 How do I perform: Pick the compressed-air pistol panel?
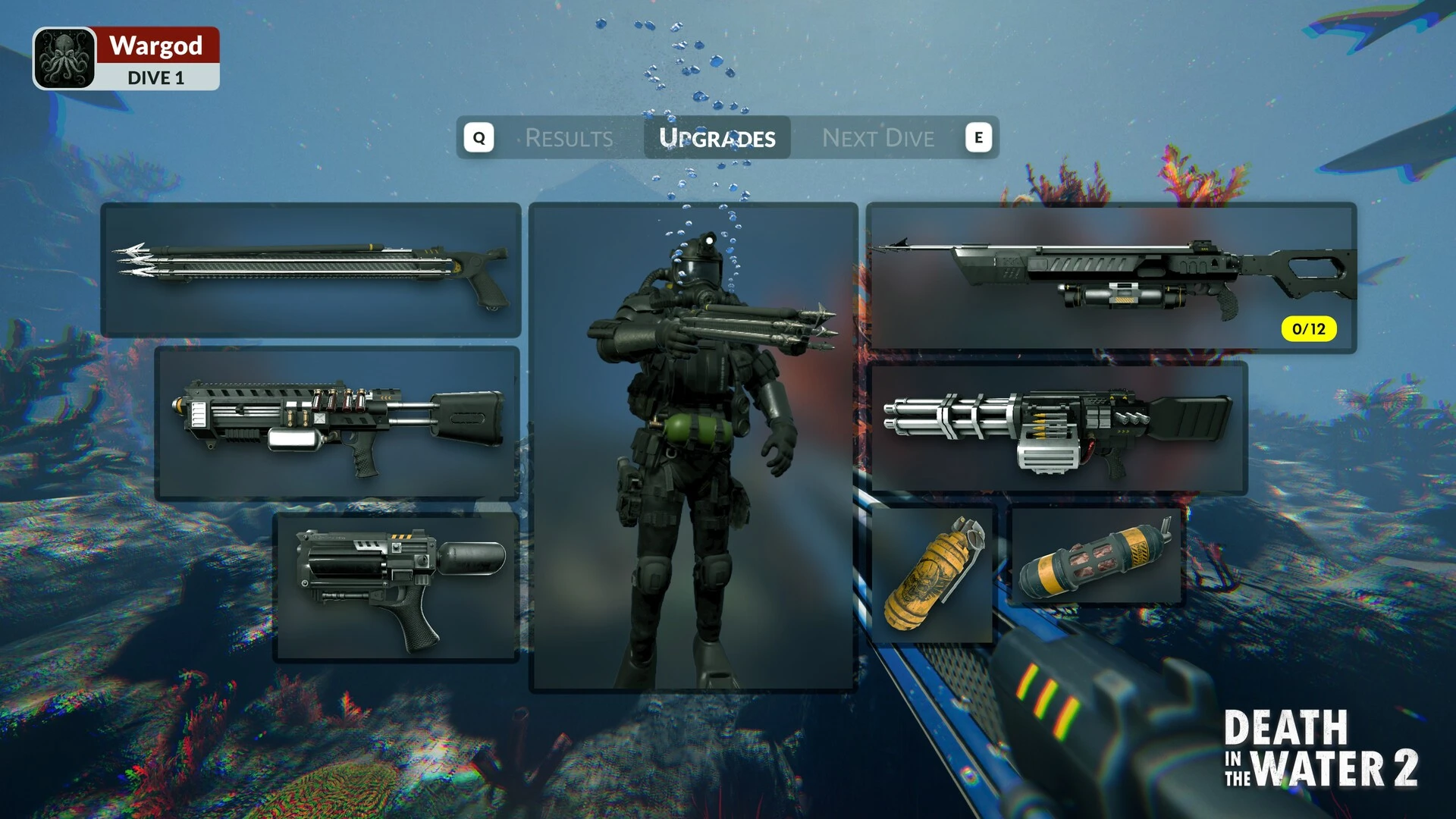click(x=396, y=586)
